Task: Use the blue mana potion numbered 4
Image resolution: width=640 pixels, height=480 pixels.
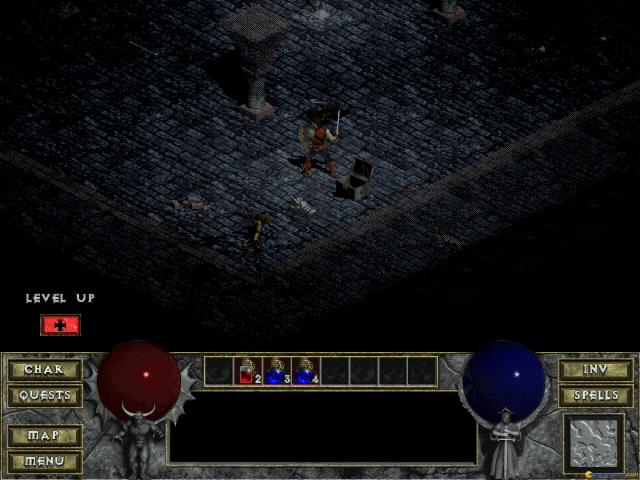Action: click(306, 371)
